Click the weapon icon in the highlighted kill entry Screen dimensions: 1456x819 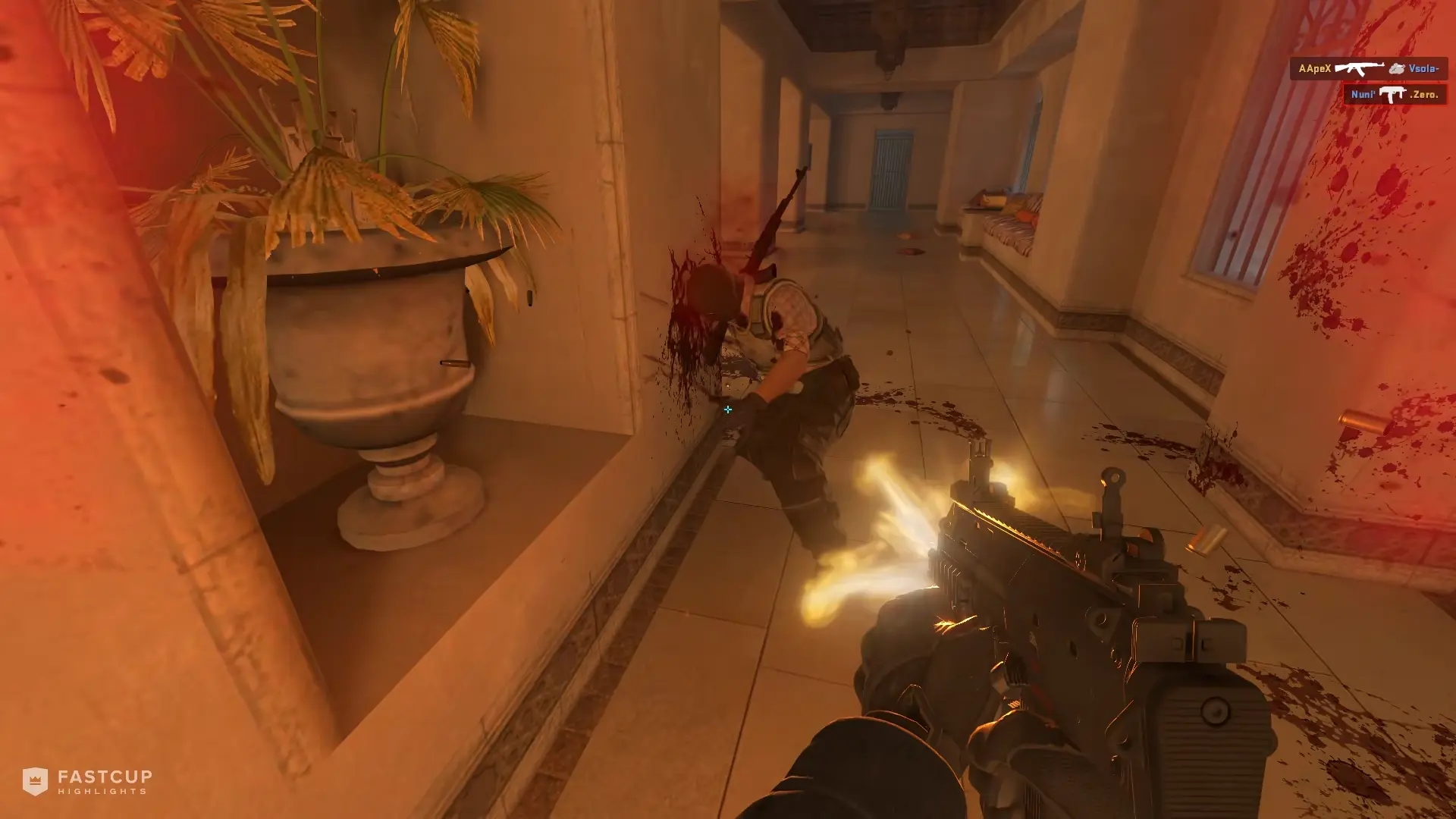click(1392, 94)
